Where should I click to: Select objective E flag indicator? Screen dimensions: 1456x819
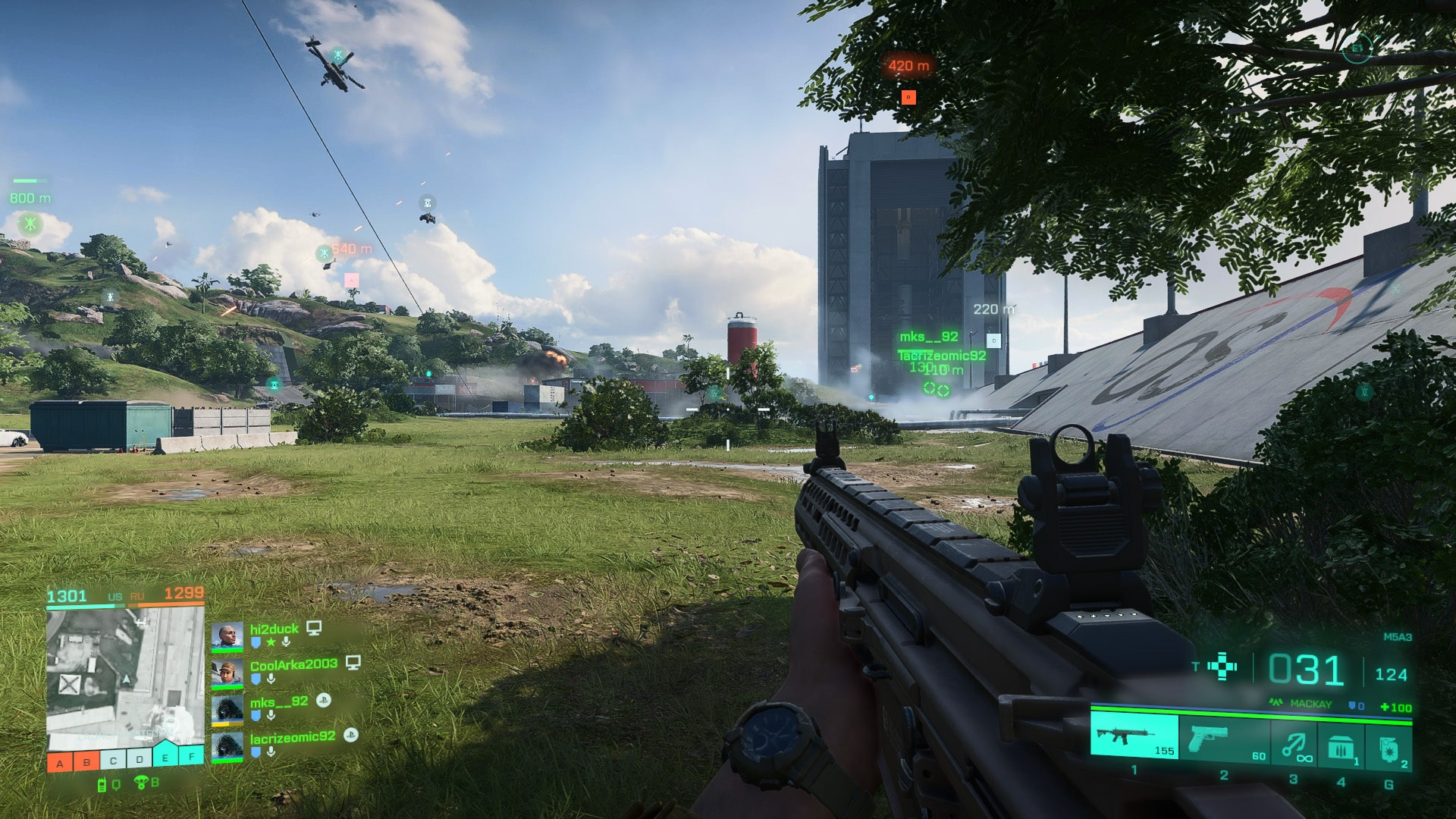click(x=165, y=757)
